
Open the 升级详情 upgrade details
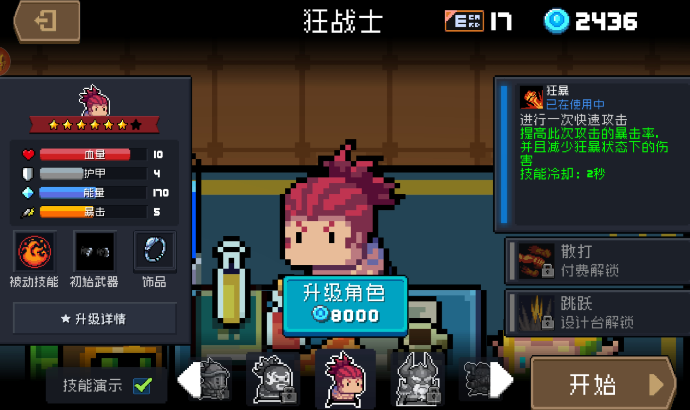coord(94,318)
